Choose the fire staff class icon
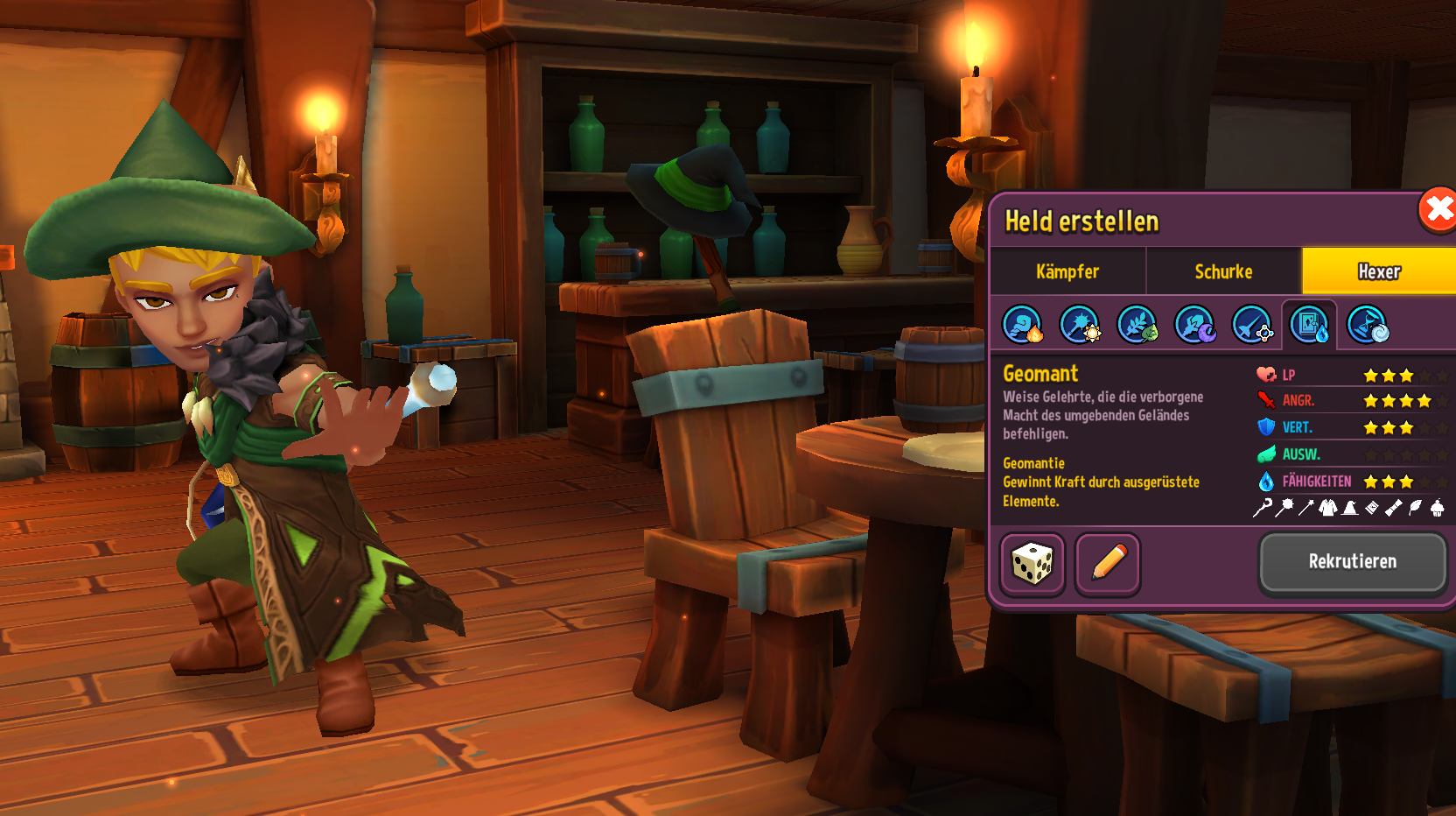This screenshot has height=816, width=1456. pyautogui.click(x=1022, y=325)
